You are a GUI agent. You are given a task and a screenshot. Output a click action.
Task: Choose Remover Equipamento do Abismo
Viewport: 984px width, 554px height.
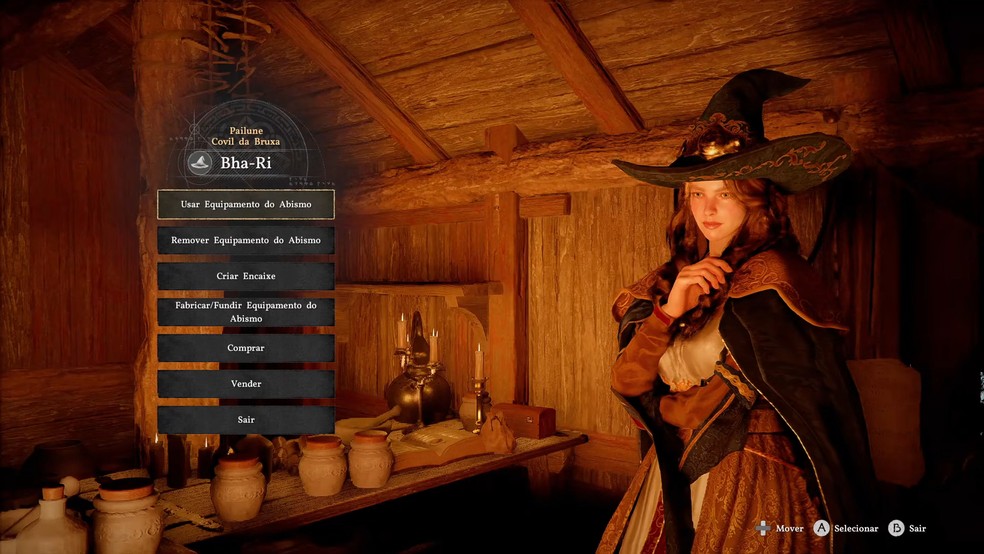tap(245, 240)
